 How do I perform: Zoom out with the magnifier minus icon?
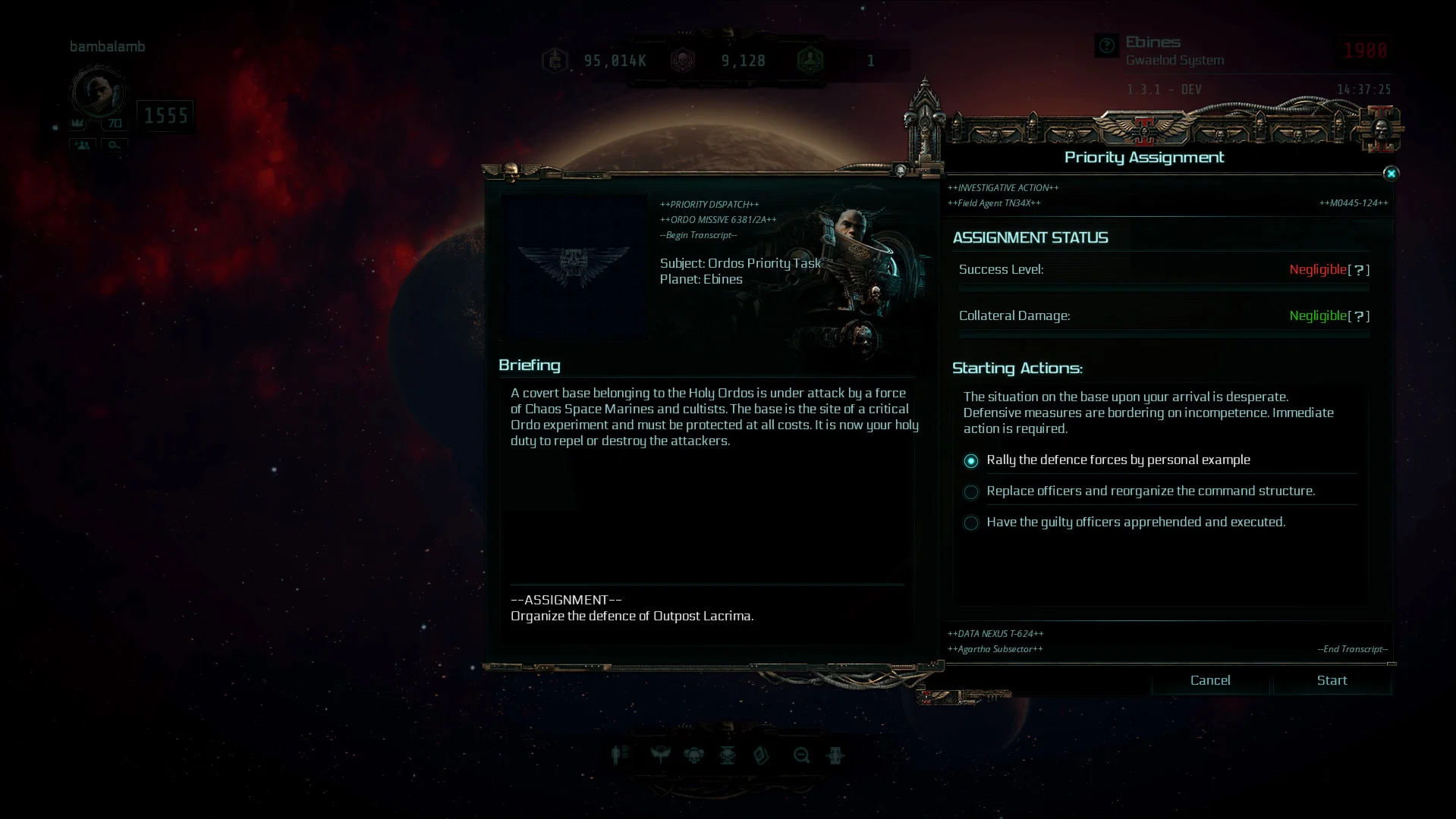point(801,755)
